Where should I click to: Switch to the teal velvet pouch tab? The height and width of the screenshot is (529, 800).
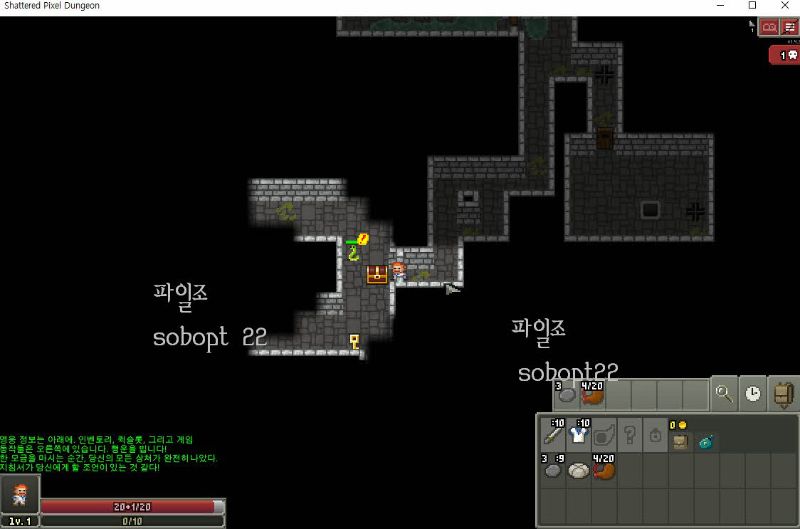(707, 439)
